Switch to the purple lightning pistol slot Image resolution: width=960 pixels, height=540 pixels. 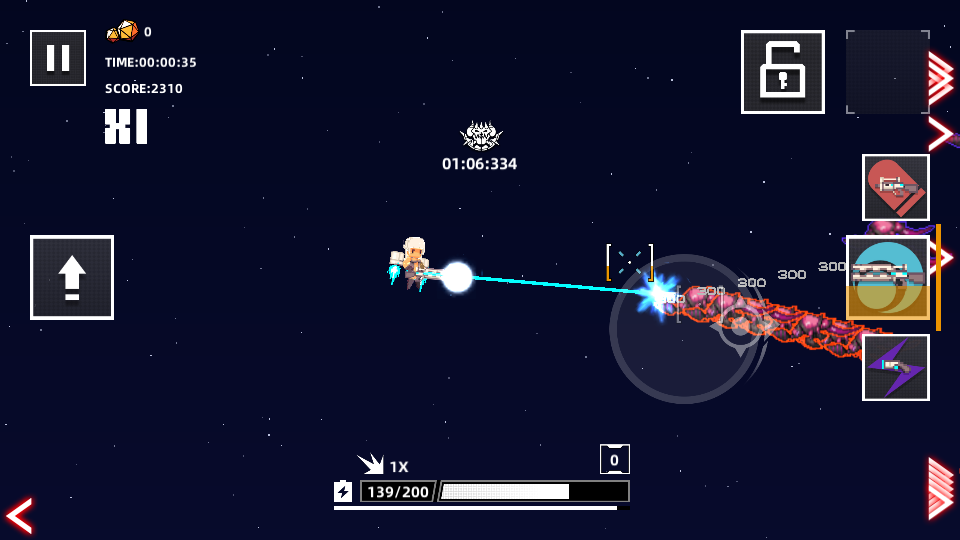(895, 367)
